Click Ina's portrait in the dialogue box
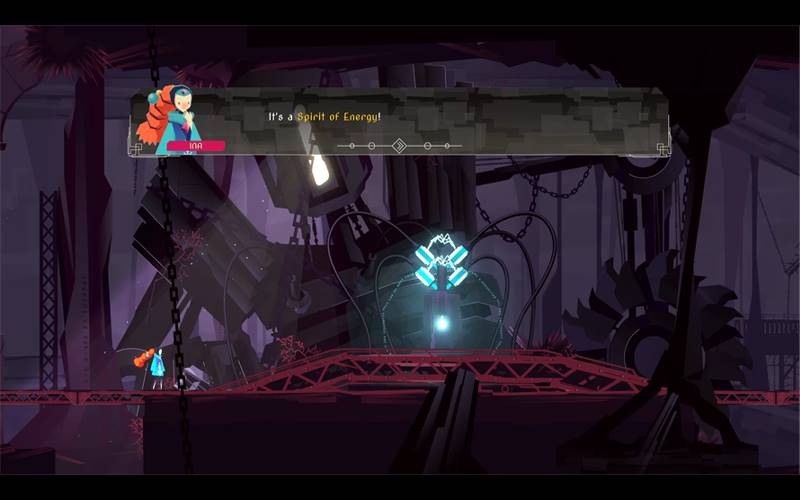 pyautogui.click(x=178, y=115)
